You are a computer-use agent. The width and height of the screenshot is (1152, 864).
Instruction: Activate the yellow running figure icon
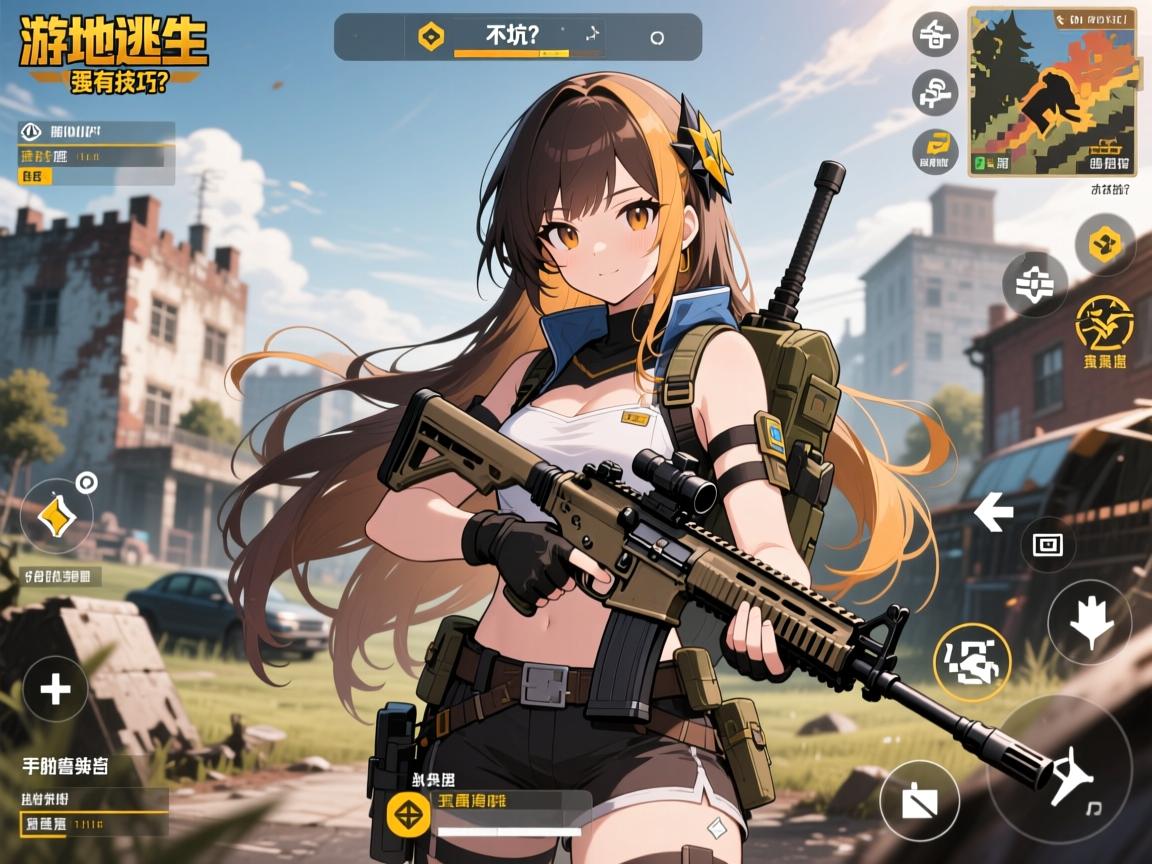pos(1103,322)
